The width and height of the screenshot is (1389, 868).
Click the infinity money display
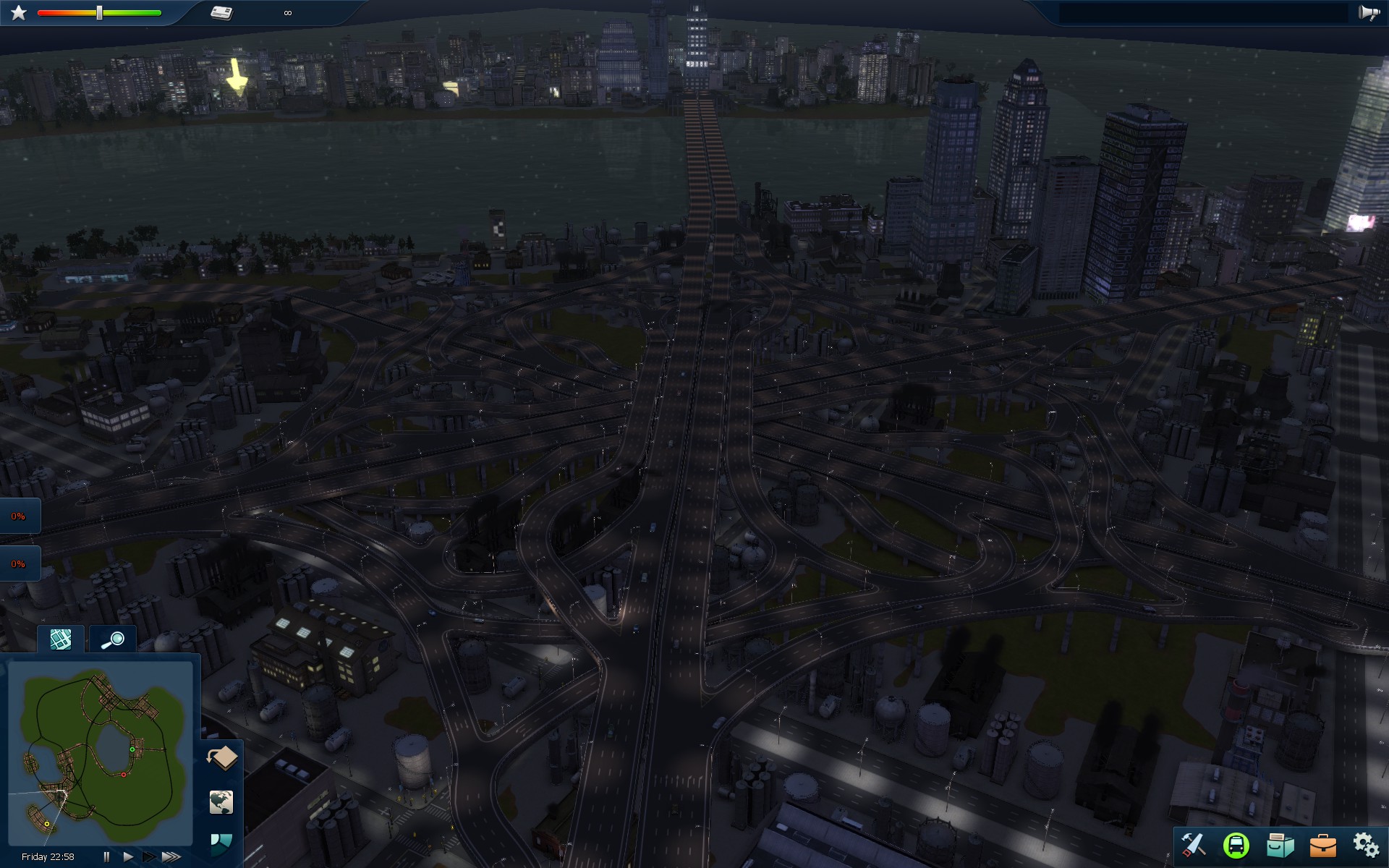[287, 12]
